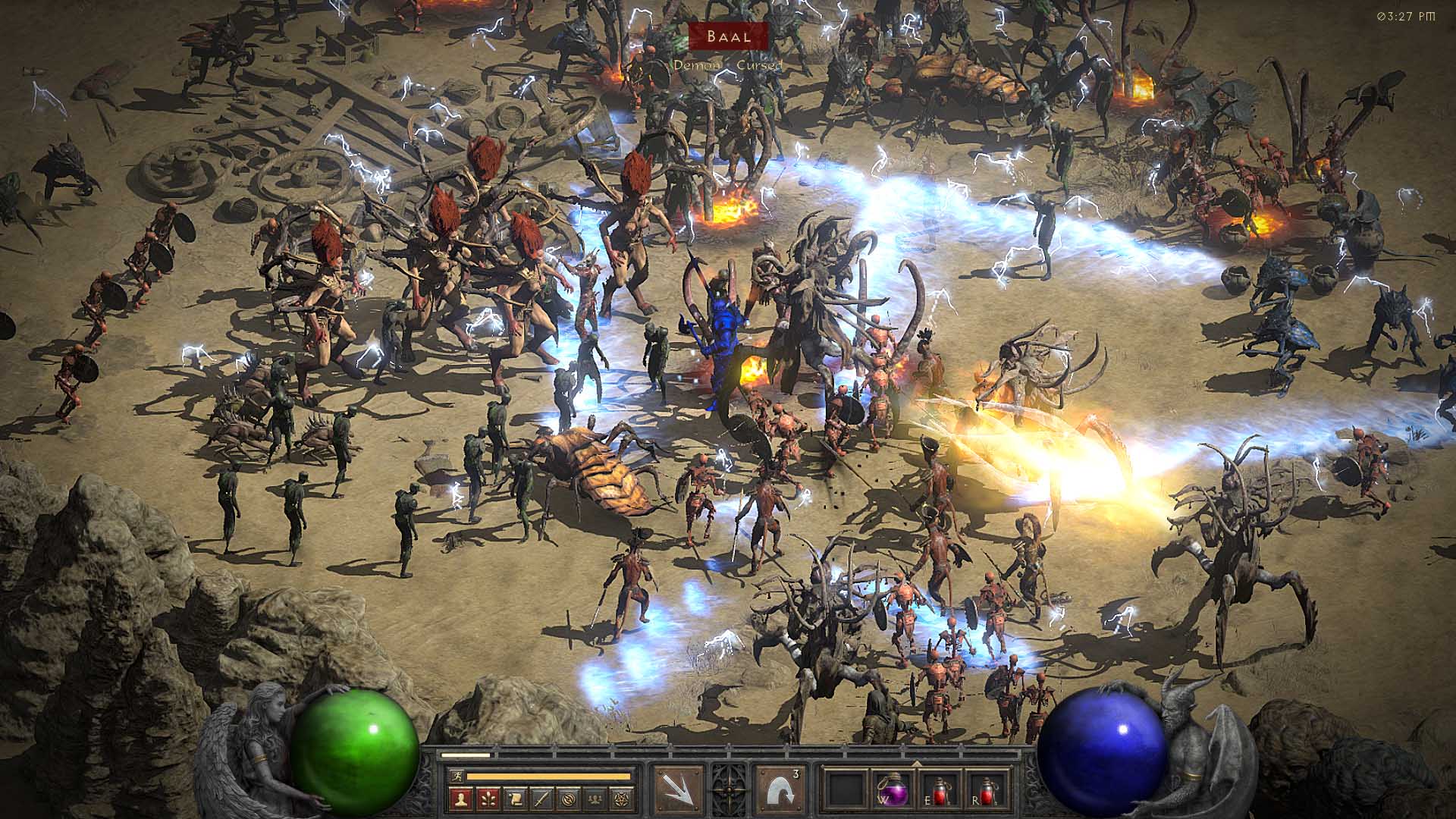Open the quest log scroll icon
1456x819 pixels.
click(x=515, y=798)
